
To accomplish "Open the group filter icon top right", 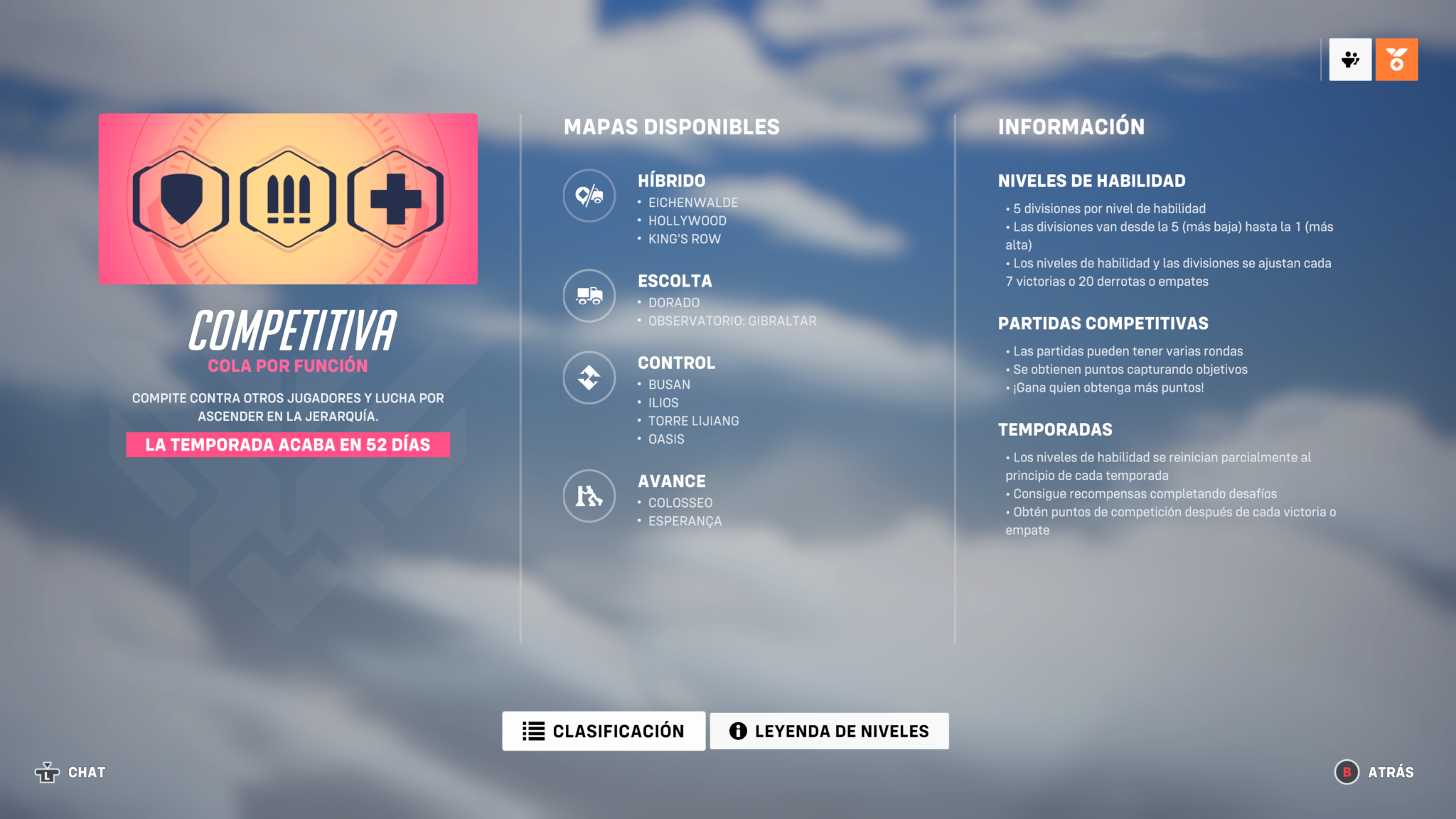I will 1350,60.
